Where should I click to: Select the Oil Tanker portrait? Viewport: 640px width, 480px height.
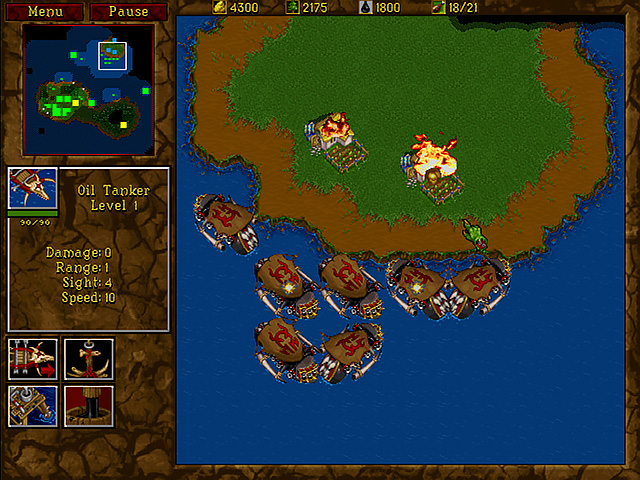[33, 187]
